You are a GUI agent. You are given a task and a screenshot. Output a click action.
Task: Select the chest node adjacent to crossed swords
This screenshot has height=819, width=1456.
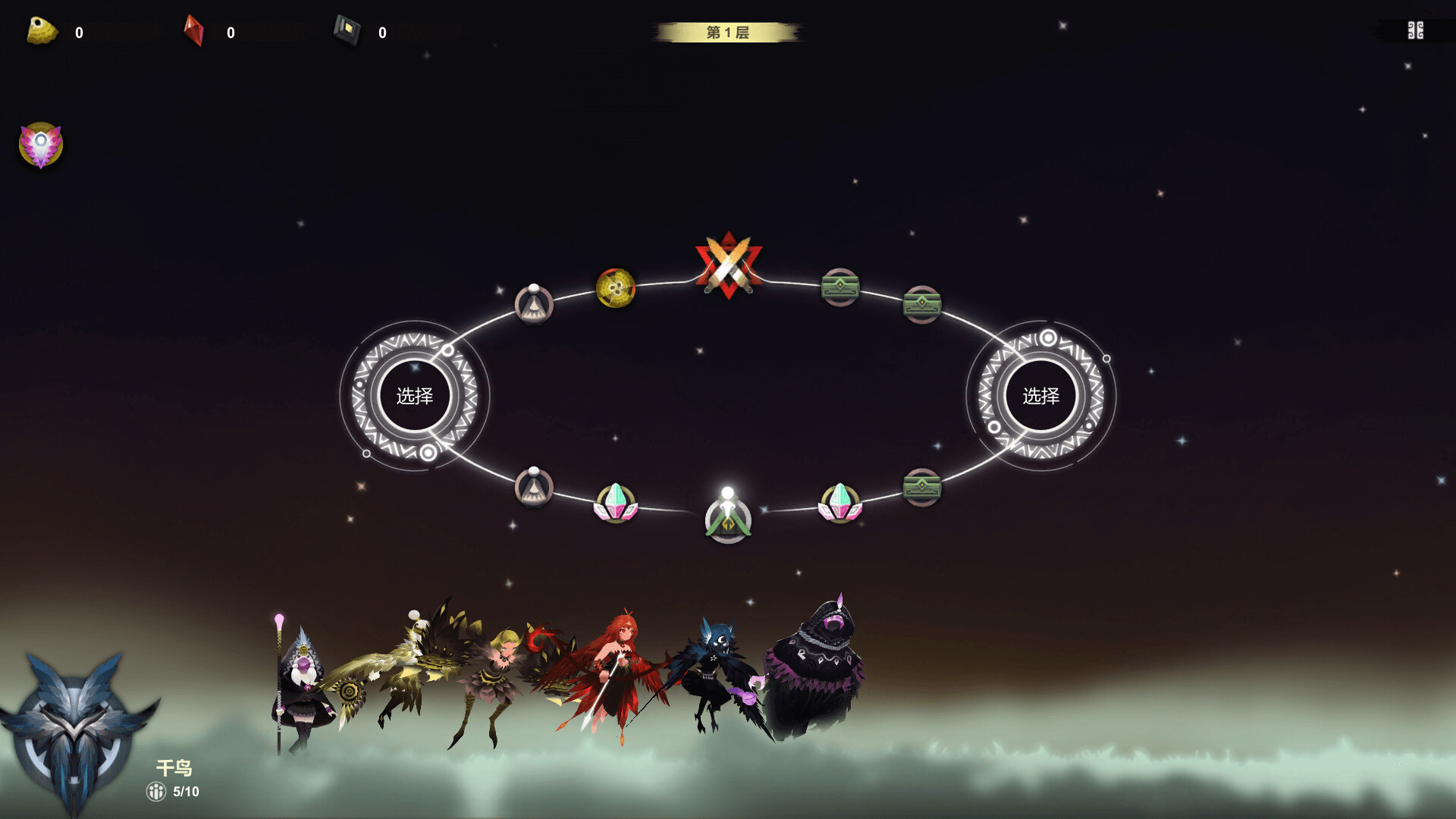[840, 287]
